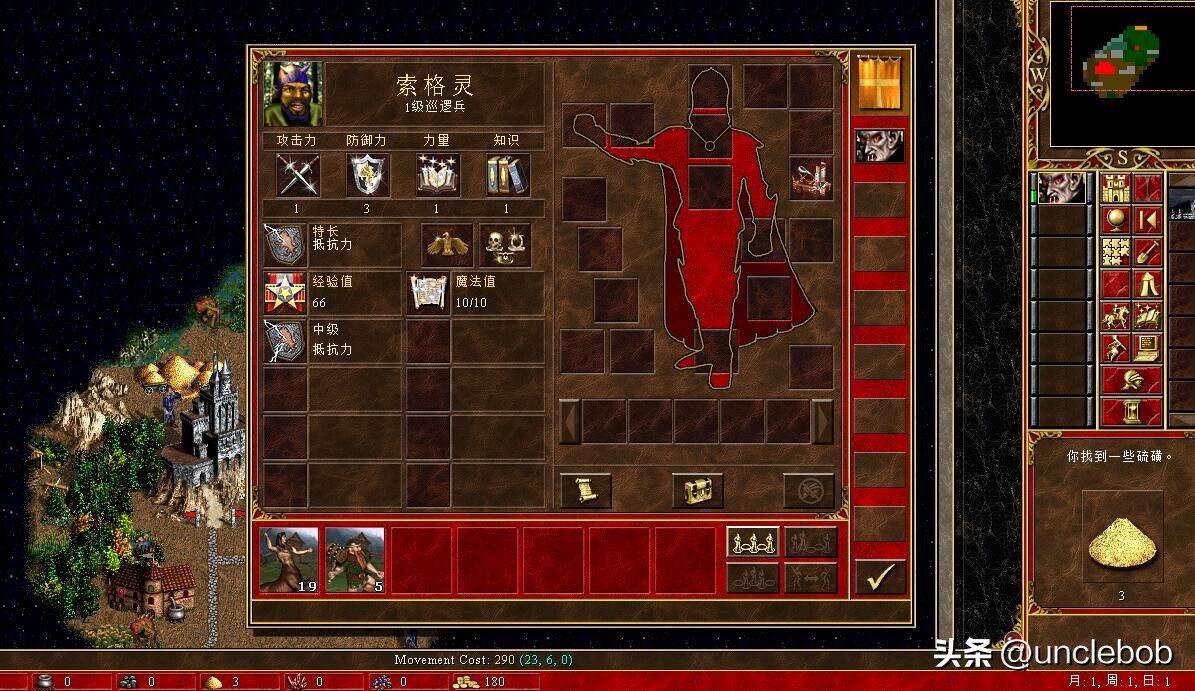Select next hero with the helmet button

click(1132, 380)
